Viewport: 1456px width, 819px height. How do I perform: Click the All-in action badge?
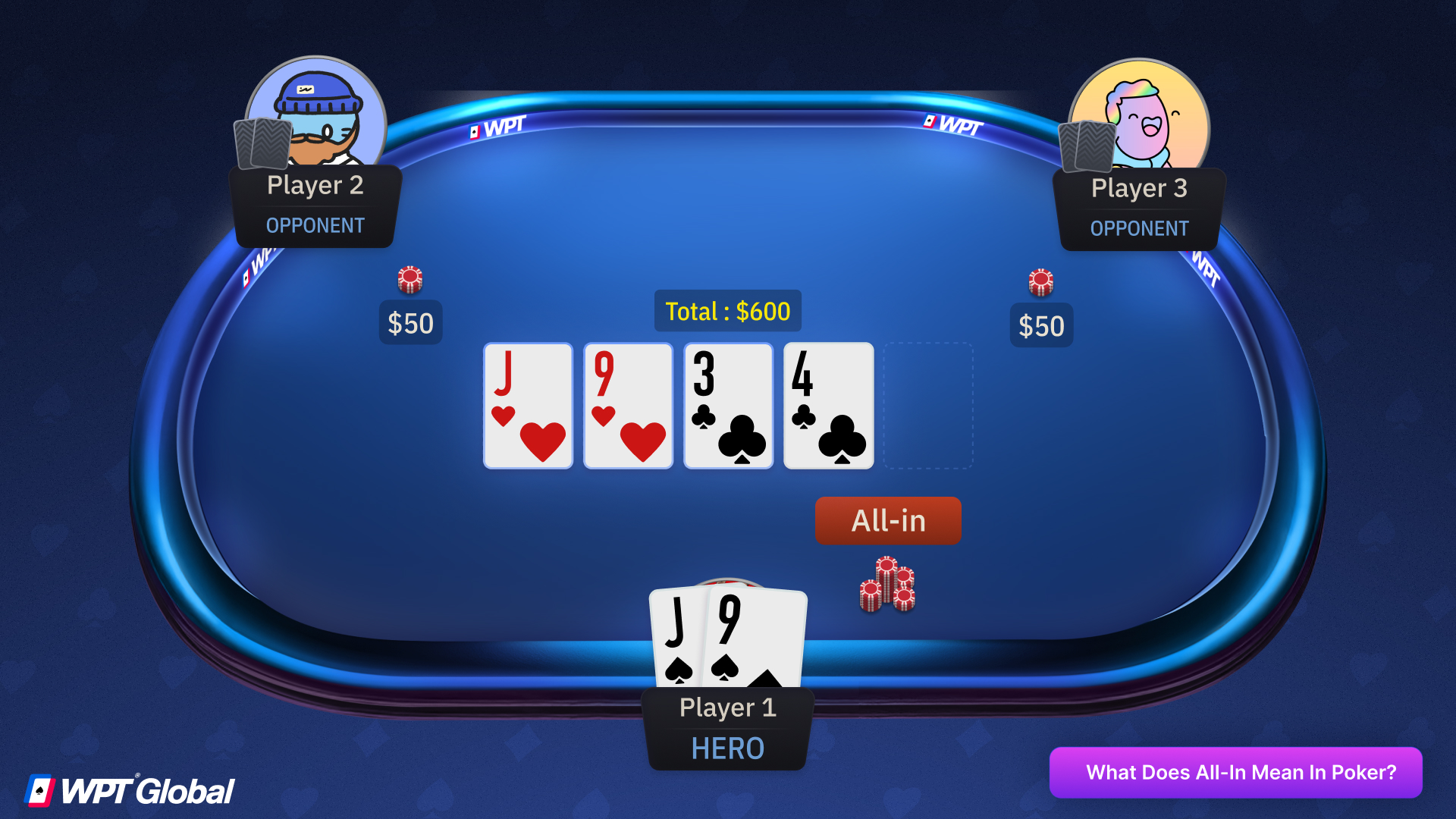click(x=887, y=520)
